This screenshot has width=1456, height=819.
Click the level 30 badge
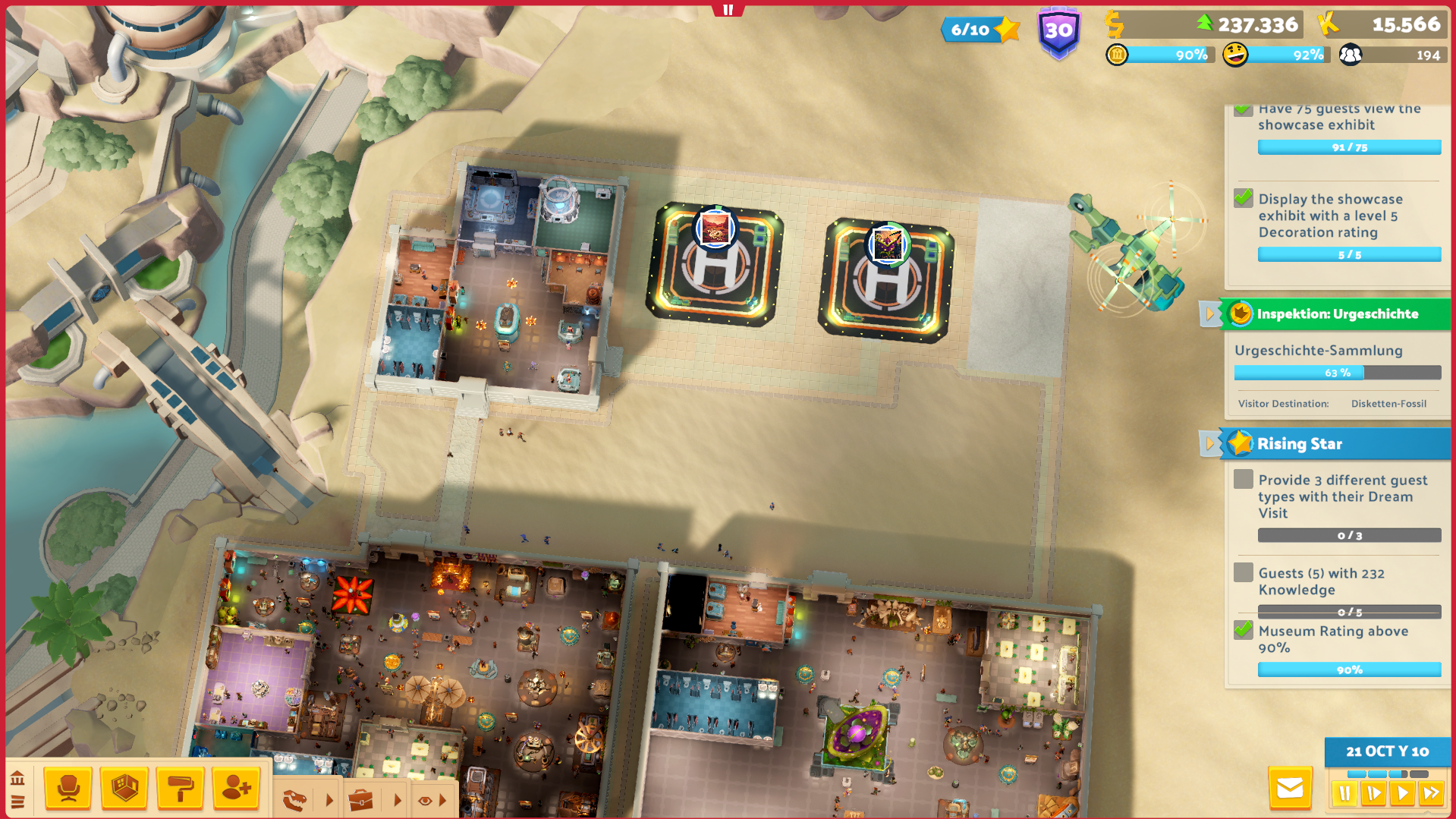click(x=1058, y=29)
